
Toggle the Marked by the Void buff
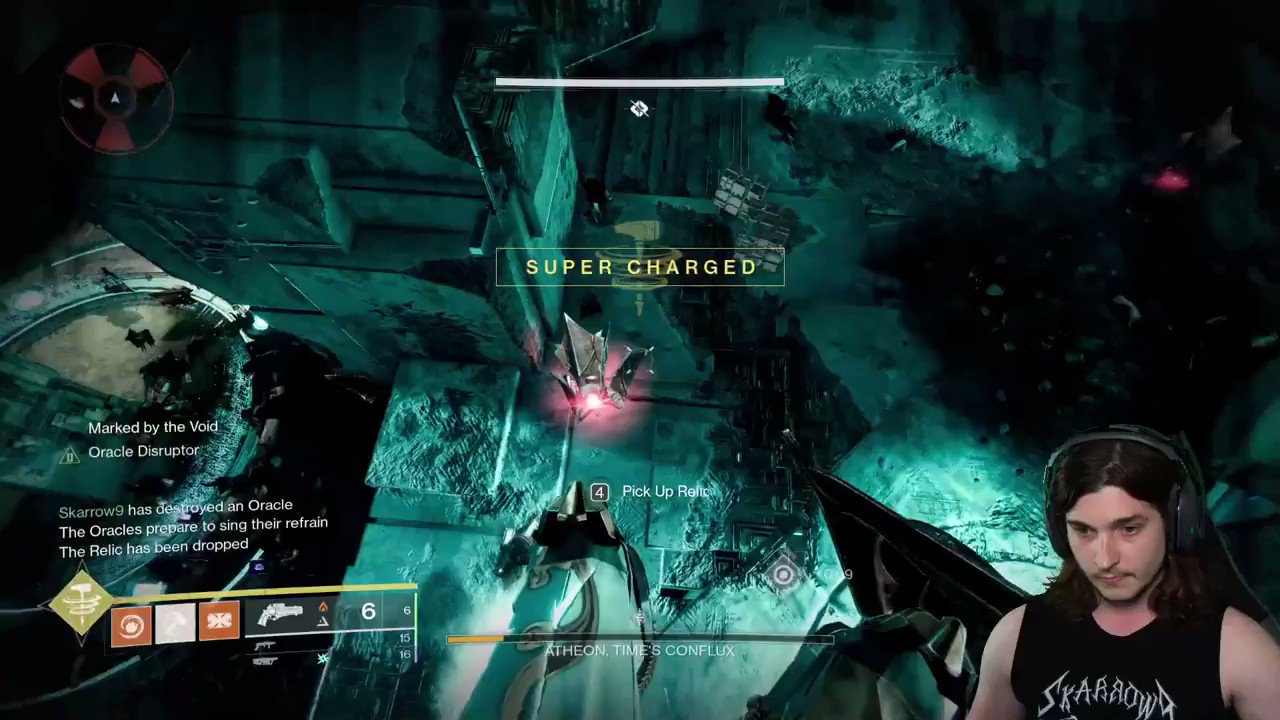click(x=152, y=427)
